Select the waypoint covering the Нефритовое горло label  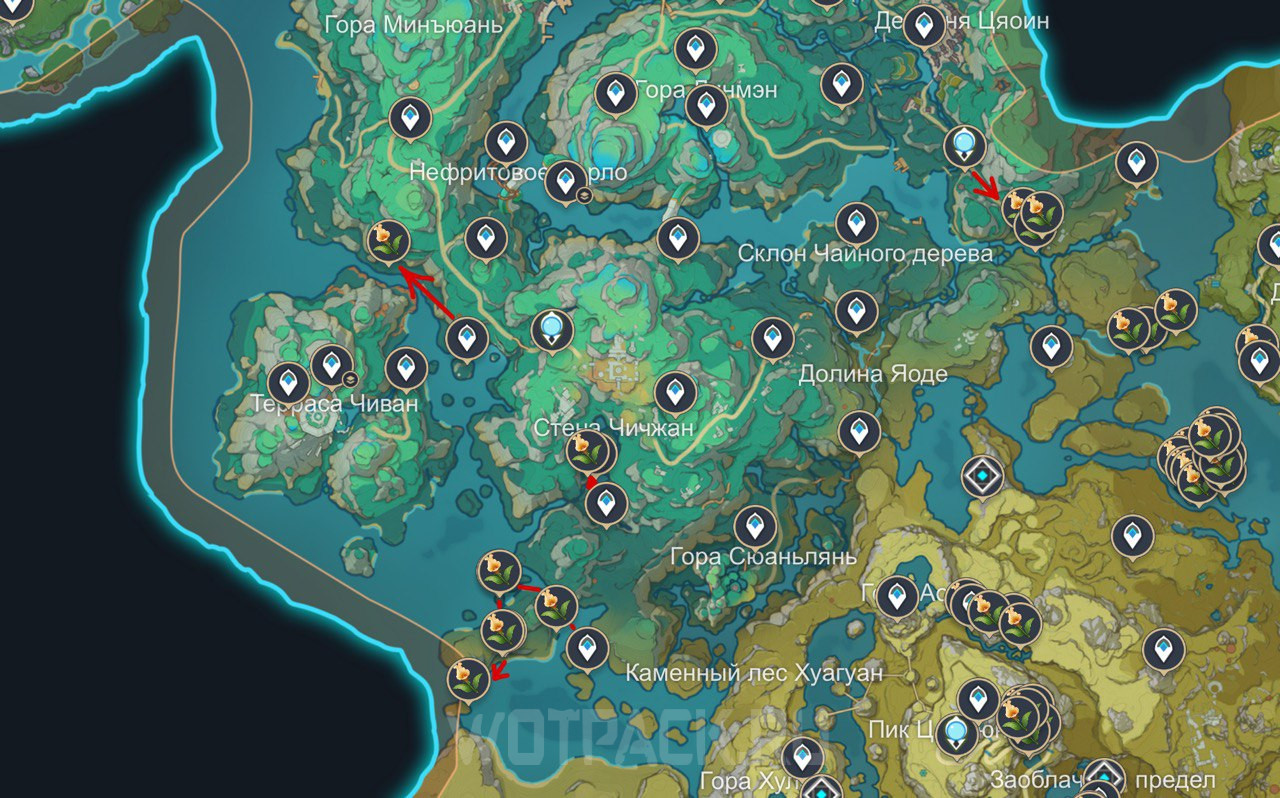[x=566, y=180]
